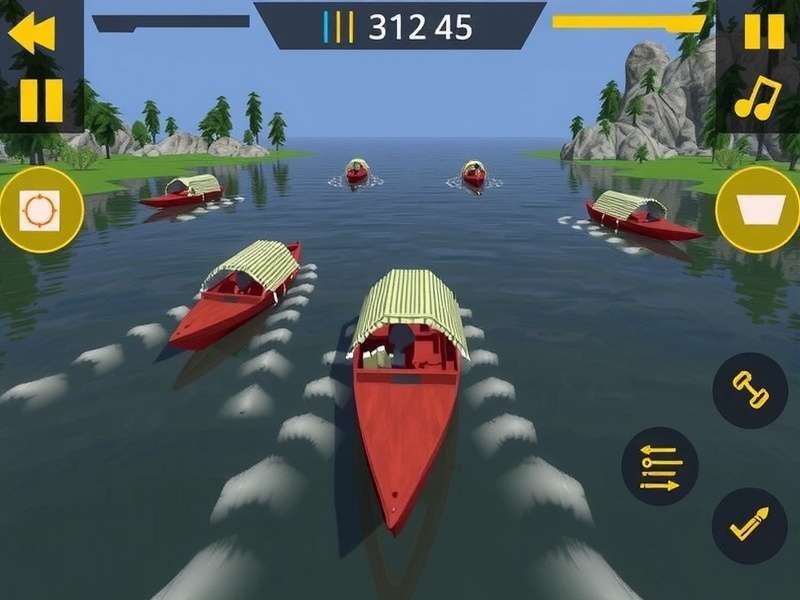Choose the checkmark bullet icon button
Screen dimensions: 800x600
coord(750,526)
